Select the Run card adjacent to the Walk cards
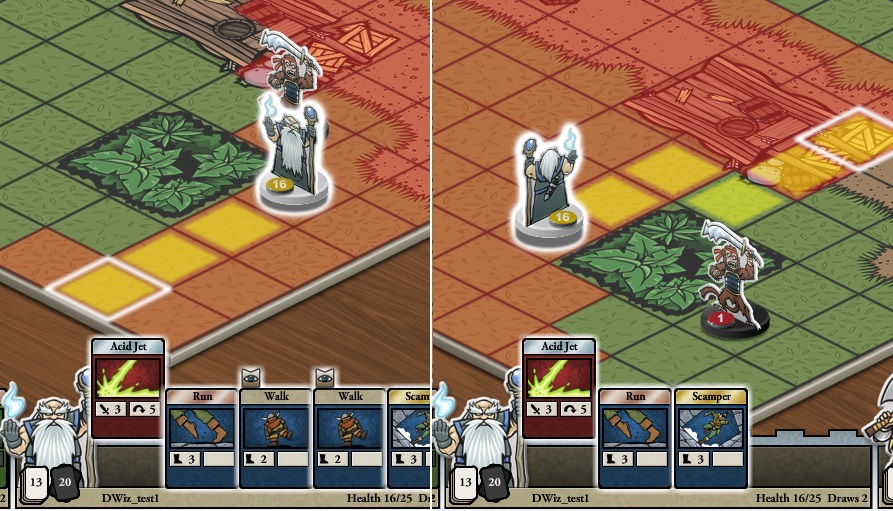The image size is (893, 511). (201, 437)
